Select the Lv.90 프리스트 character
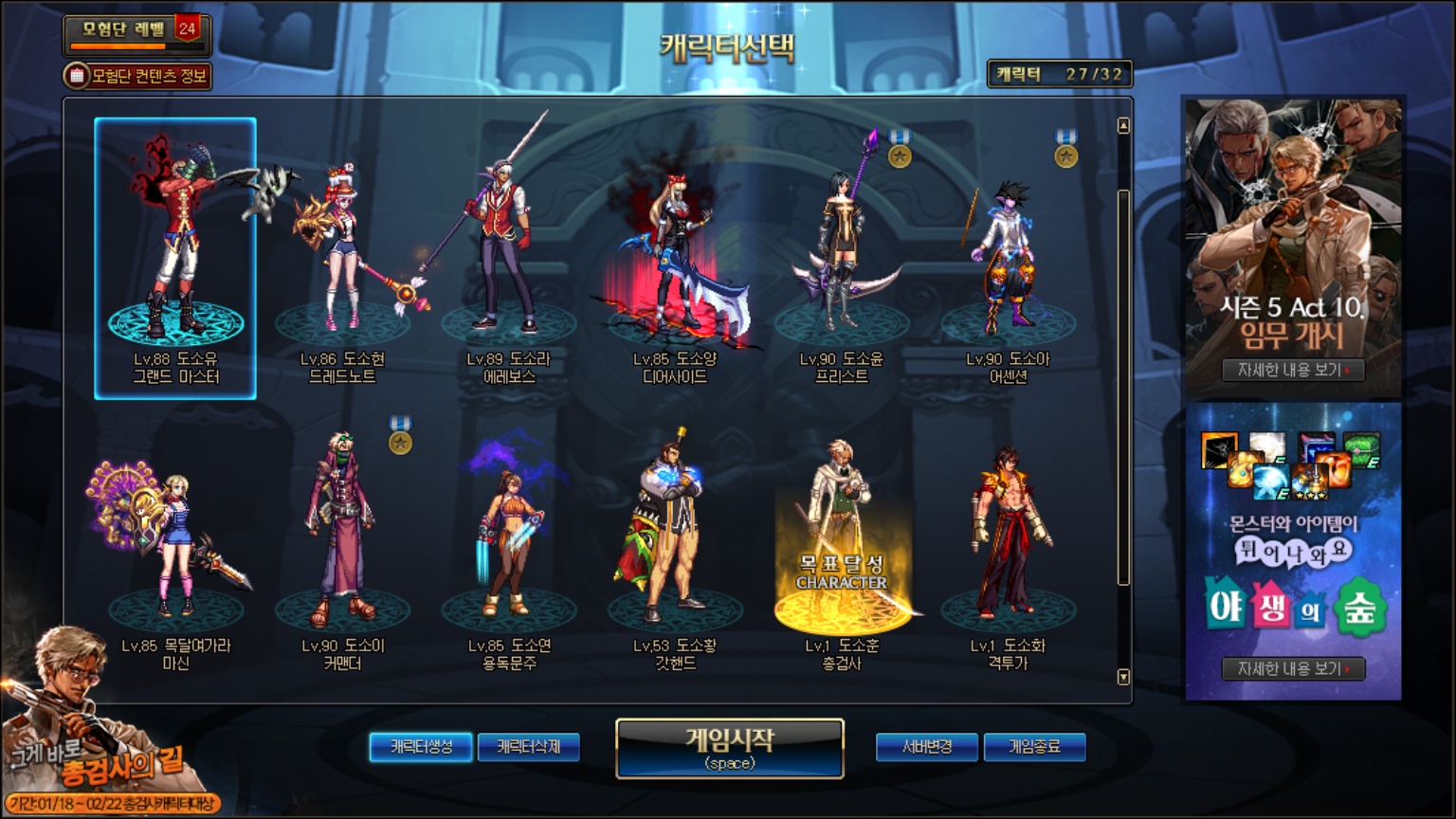 (x=842, y=256)
